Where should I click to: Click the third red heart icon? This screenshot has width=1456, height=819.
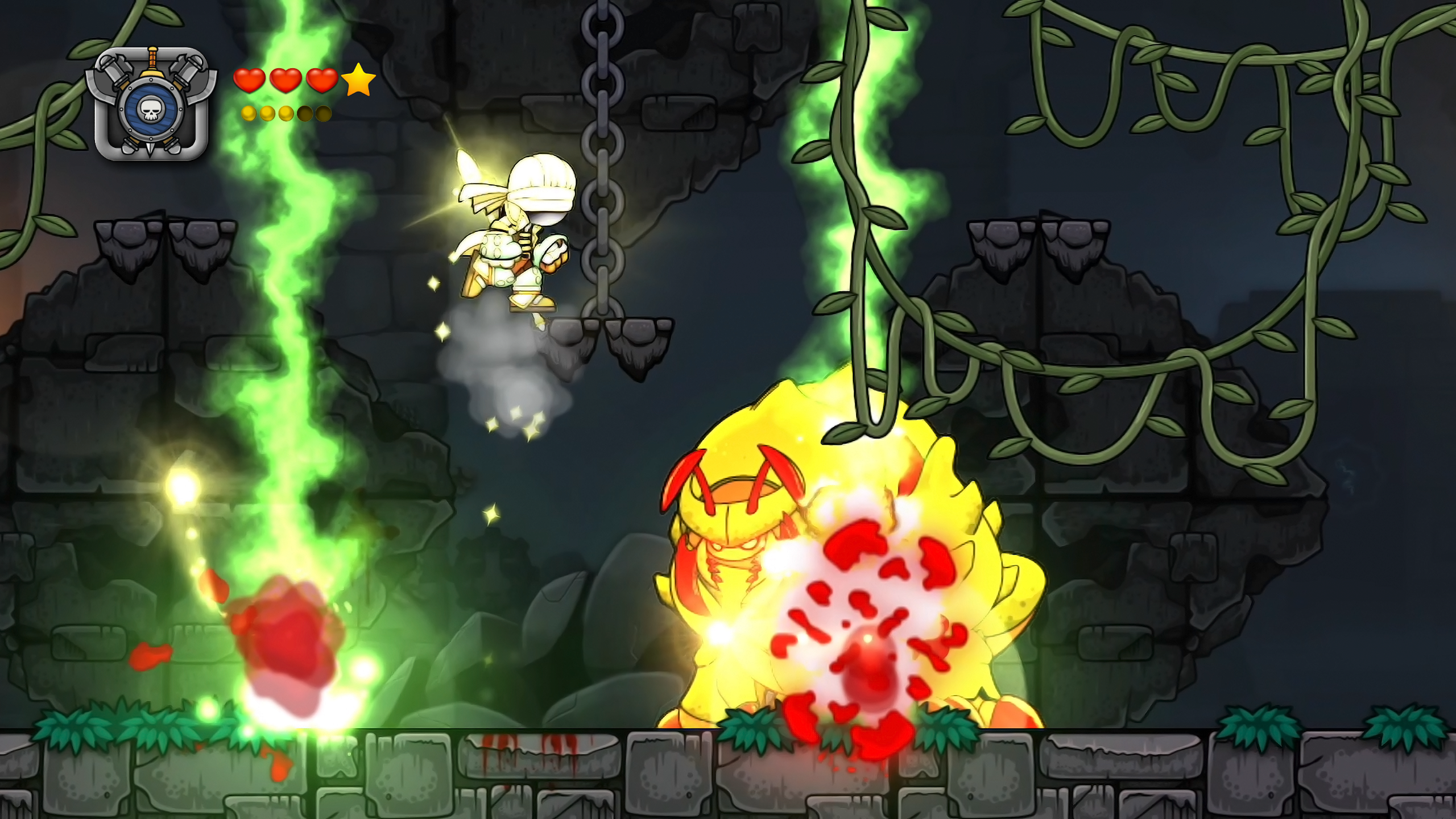pyautogui.click(x=322, y=81)
